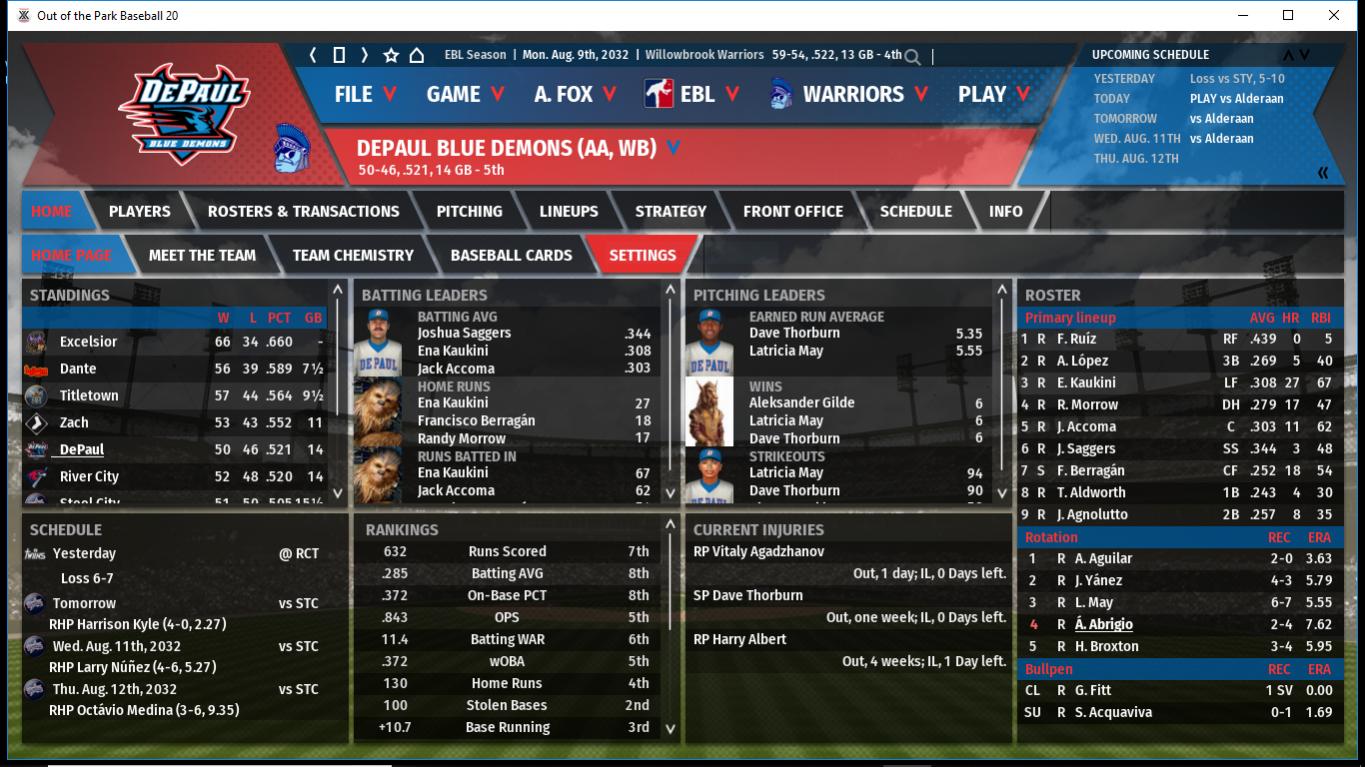Open the MEET THE TEAM subtab
Viewport: 1365px width, 767px height.
click(202, 255)
